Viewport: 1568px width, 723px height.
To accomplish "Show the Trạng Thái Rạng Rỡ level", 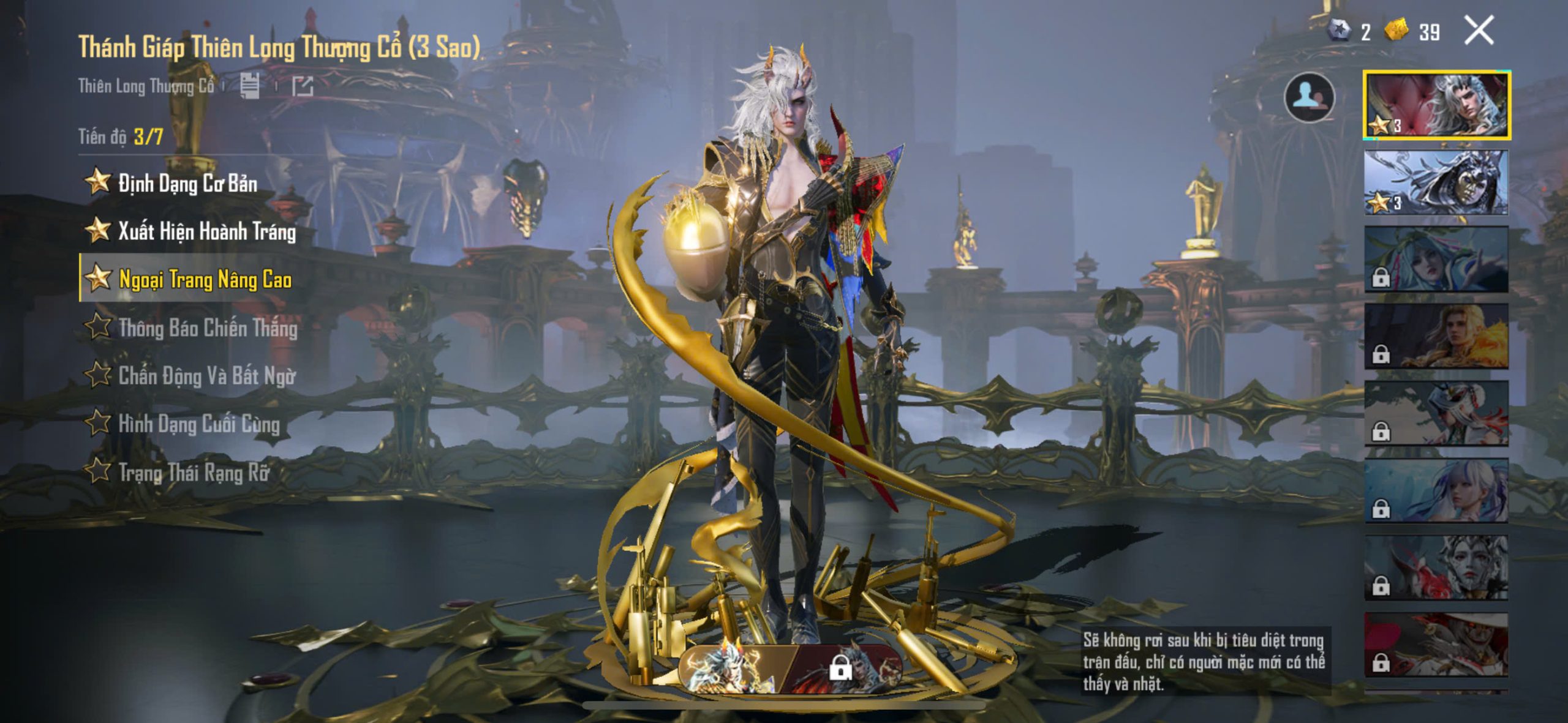I will pos(193,472).
